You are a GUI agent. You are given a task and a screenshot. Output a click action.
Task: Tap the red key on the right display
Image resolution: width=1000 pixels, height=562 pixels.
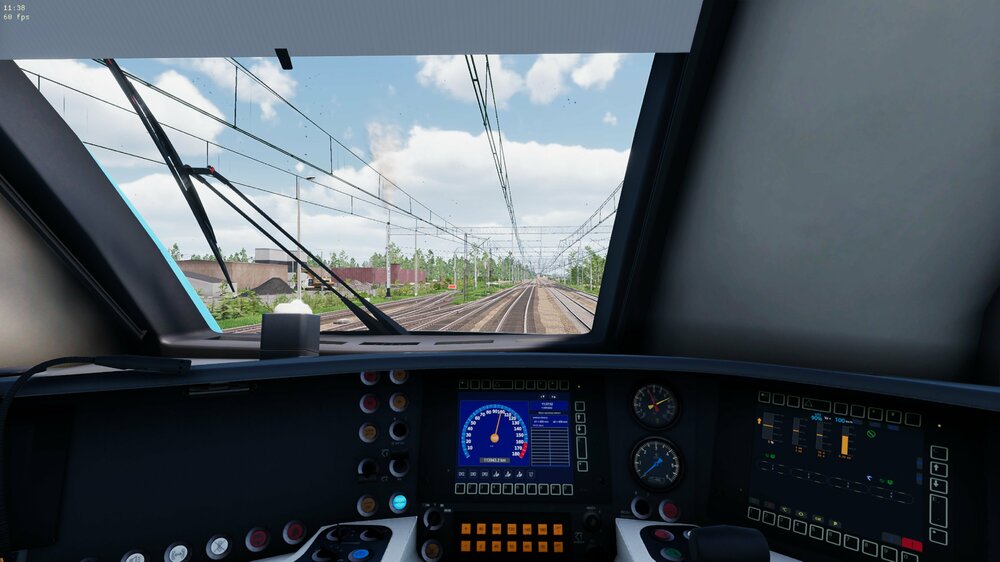point(912,544)
